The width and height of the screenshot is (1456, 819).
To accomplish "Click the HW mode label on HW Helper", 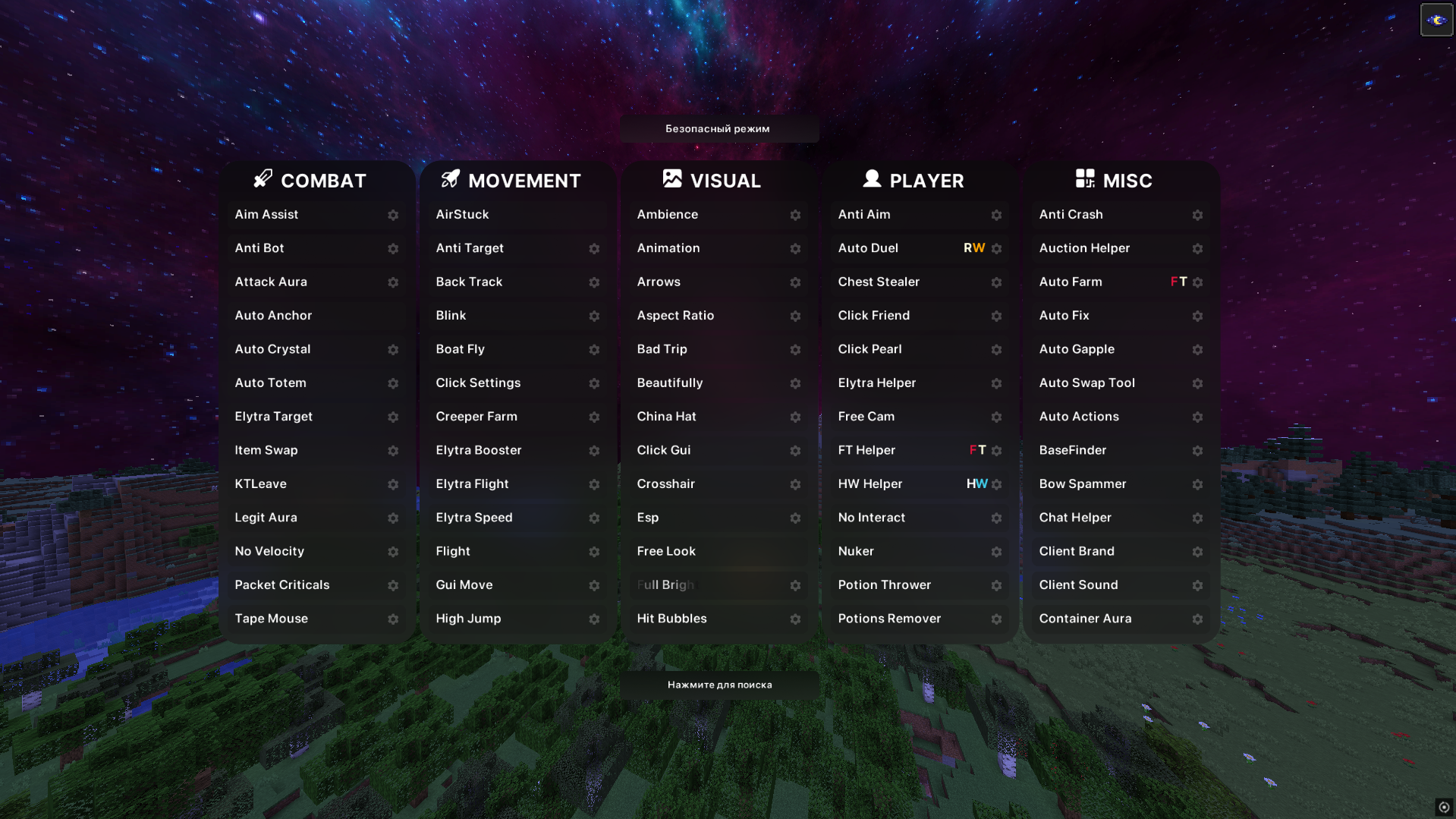I will 976,484.
